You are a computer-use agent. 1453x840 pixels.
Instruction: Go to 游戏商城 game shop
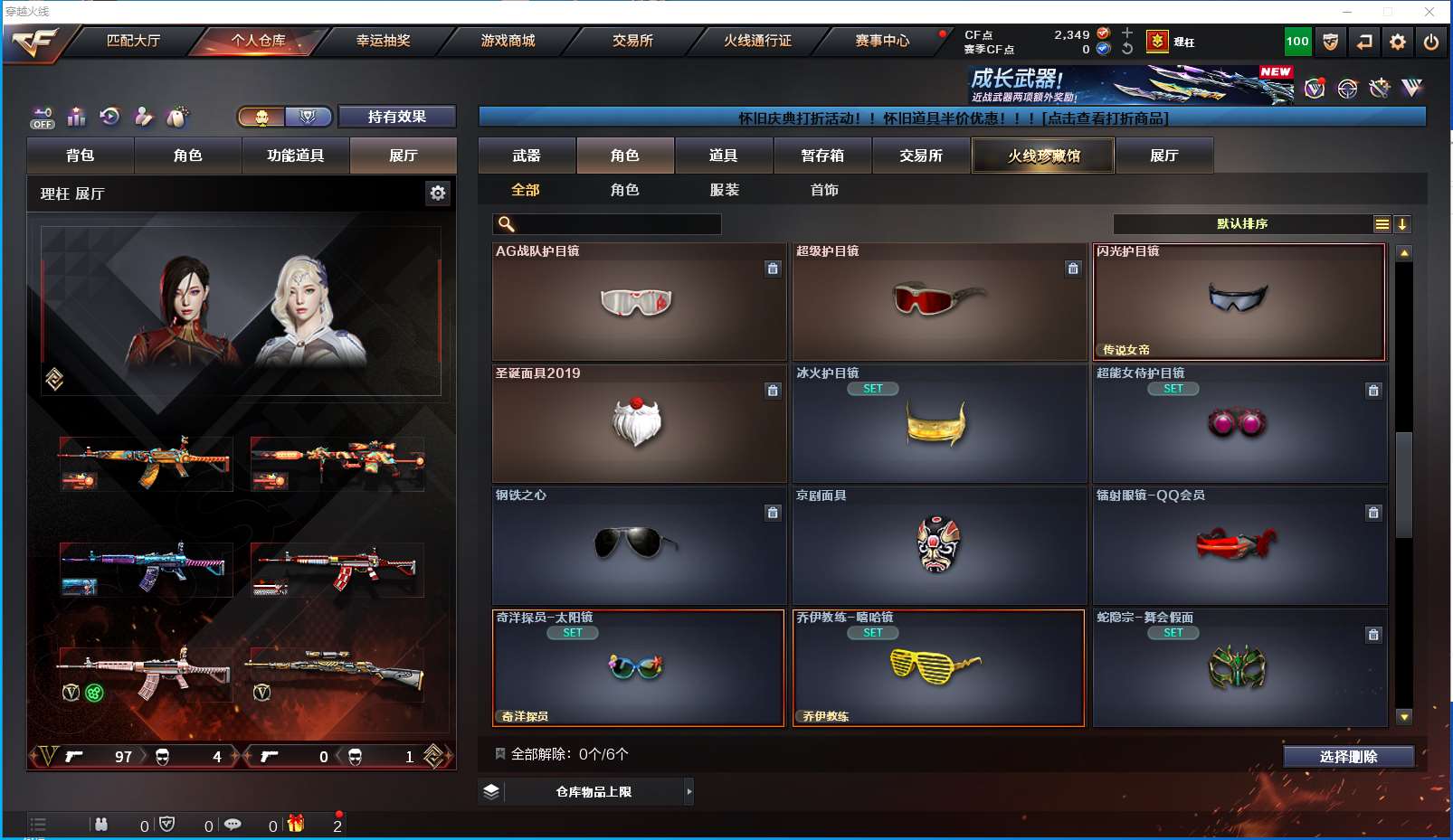(508, 41)
